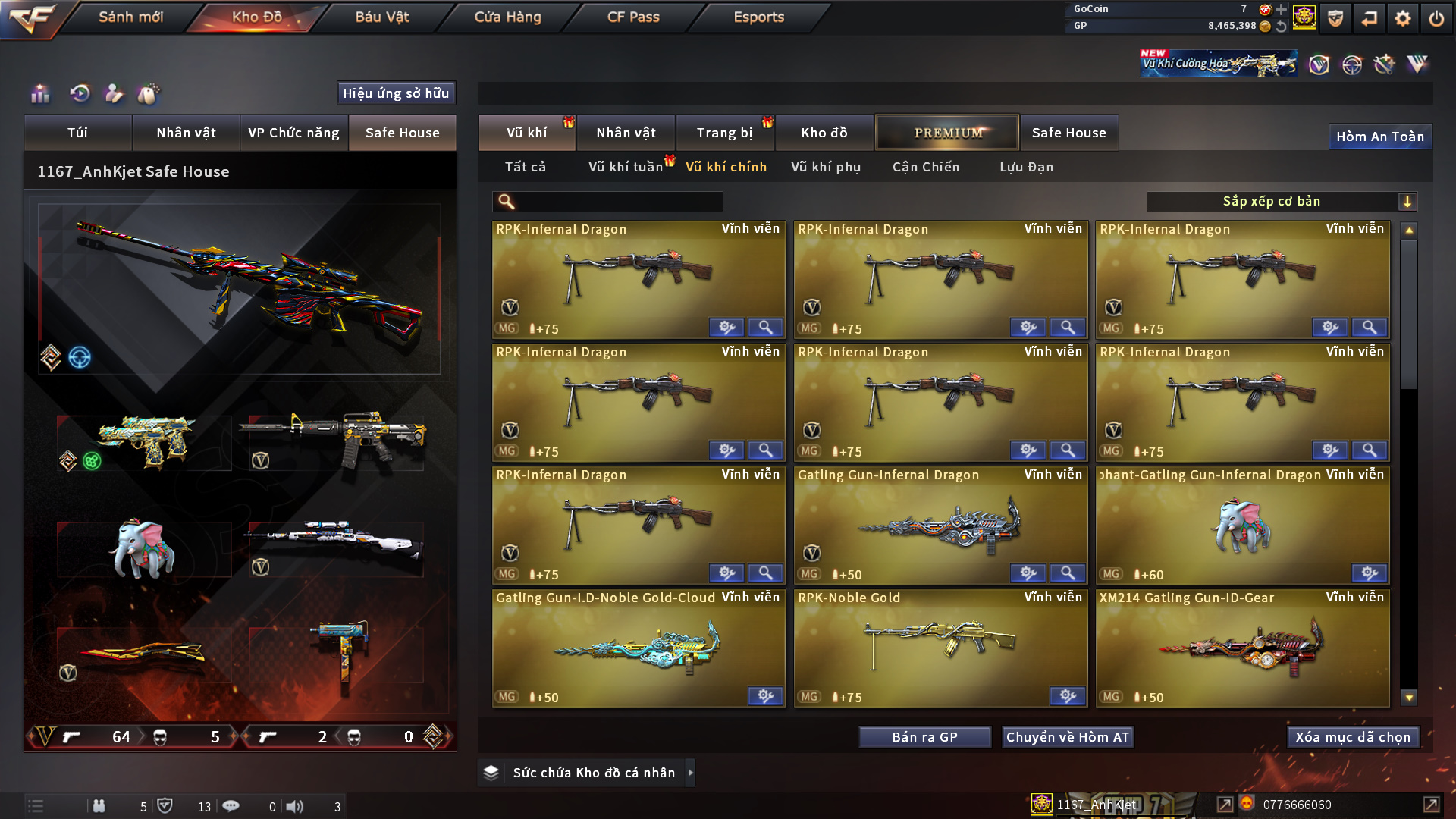
Task: Open the VP Chức năng tab
Action: point(293,133)
